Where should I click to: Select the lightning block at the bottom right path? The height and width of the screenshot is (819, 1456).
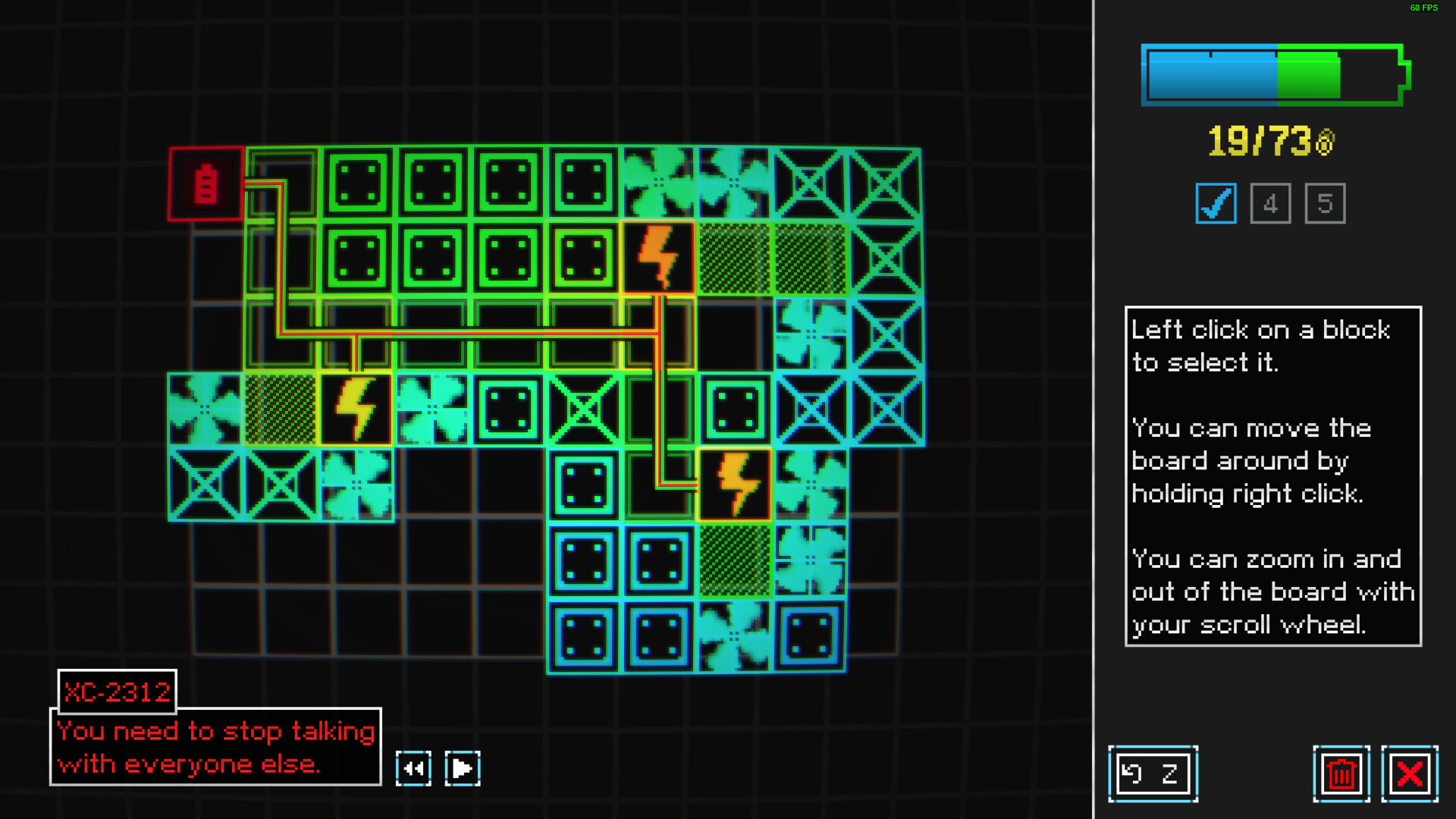click(735, 485)
